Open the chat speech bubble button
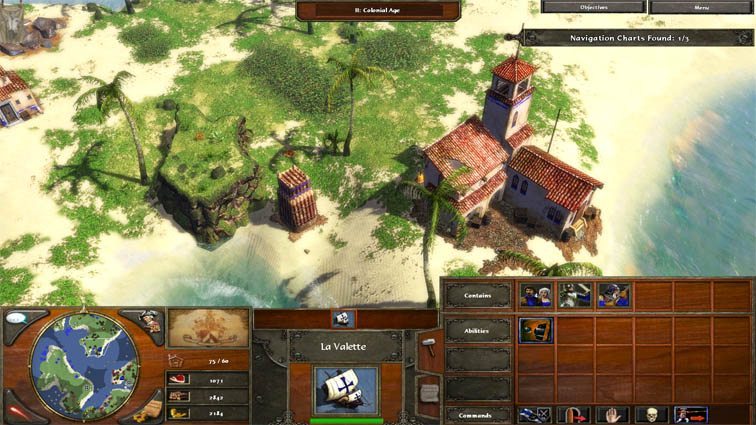This screenshot has height=425, width=756. click(x=17, y=318)
